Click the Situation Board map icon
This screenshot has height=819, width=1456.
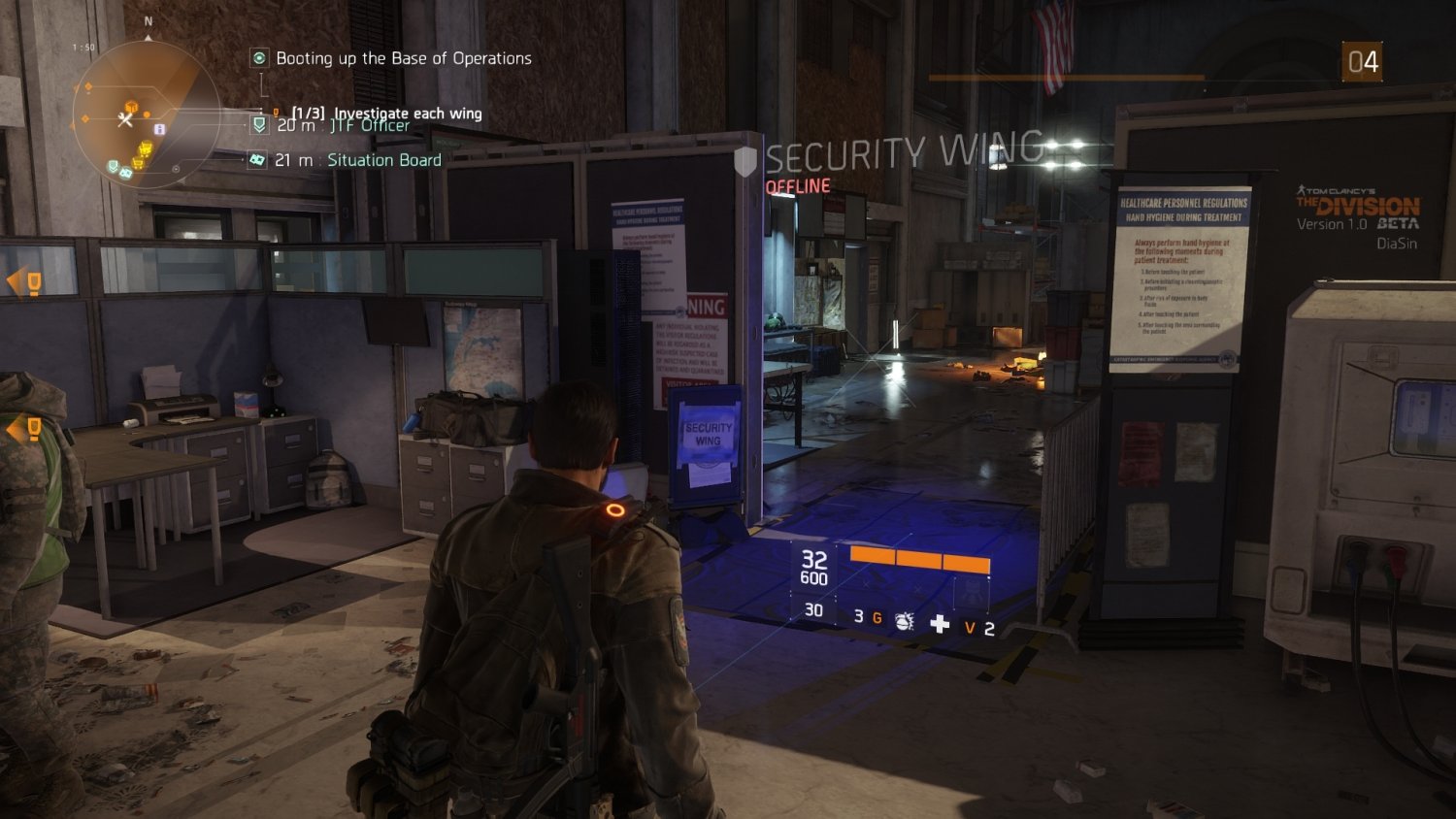pos(256,158)
